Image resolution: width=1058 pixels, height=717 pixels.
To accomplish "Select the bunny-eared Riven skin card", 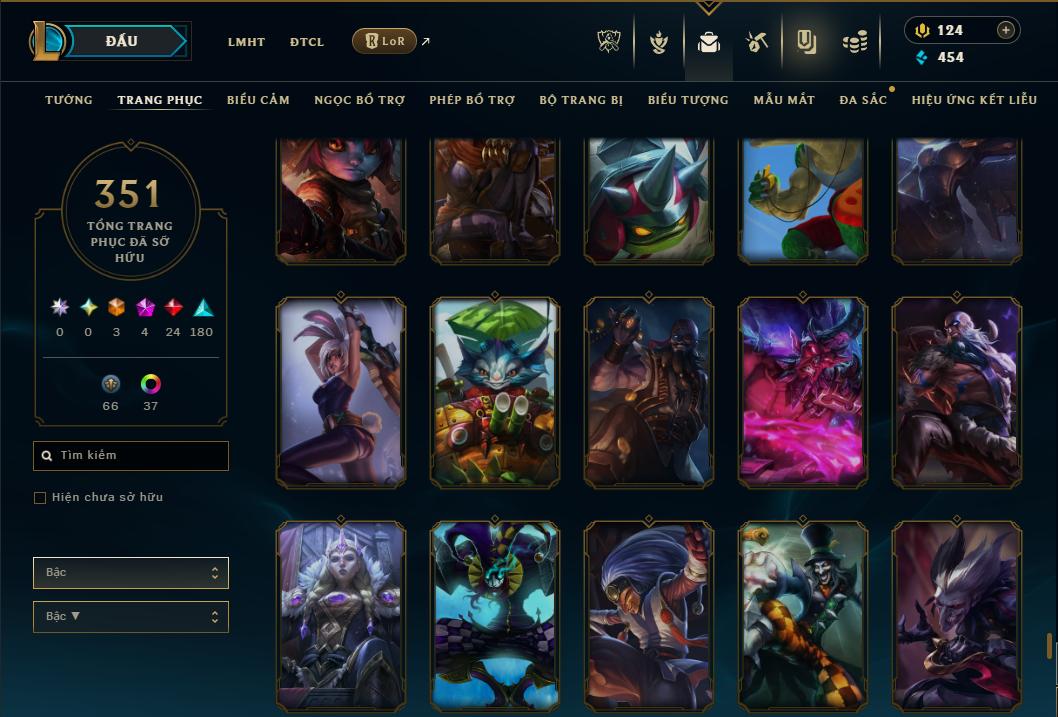I will (x=341, y=391).
